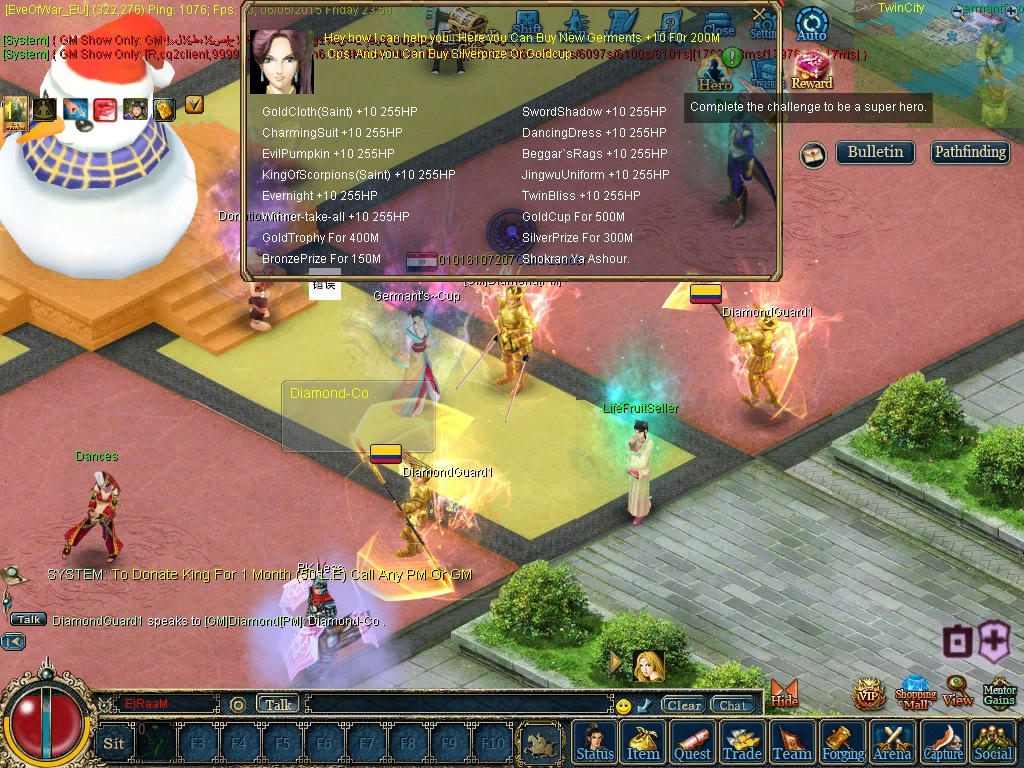The width and height of the screenshot is (1024, 768).
Task: Open the Reward chest icon
Action: click(x=812, y=70)
